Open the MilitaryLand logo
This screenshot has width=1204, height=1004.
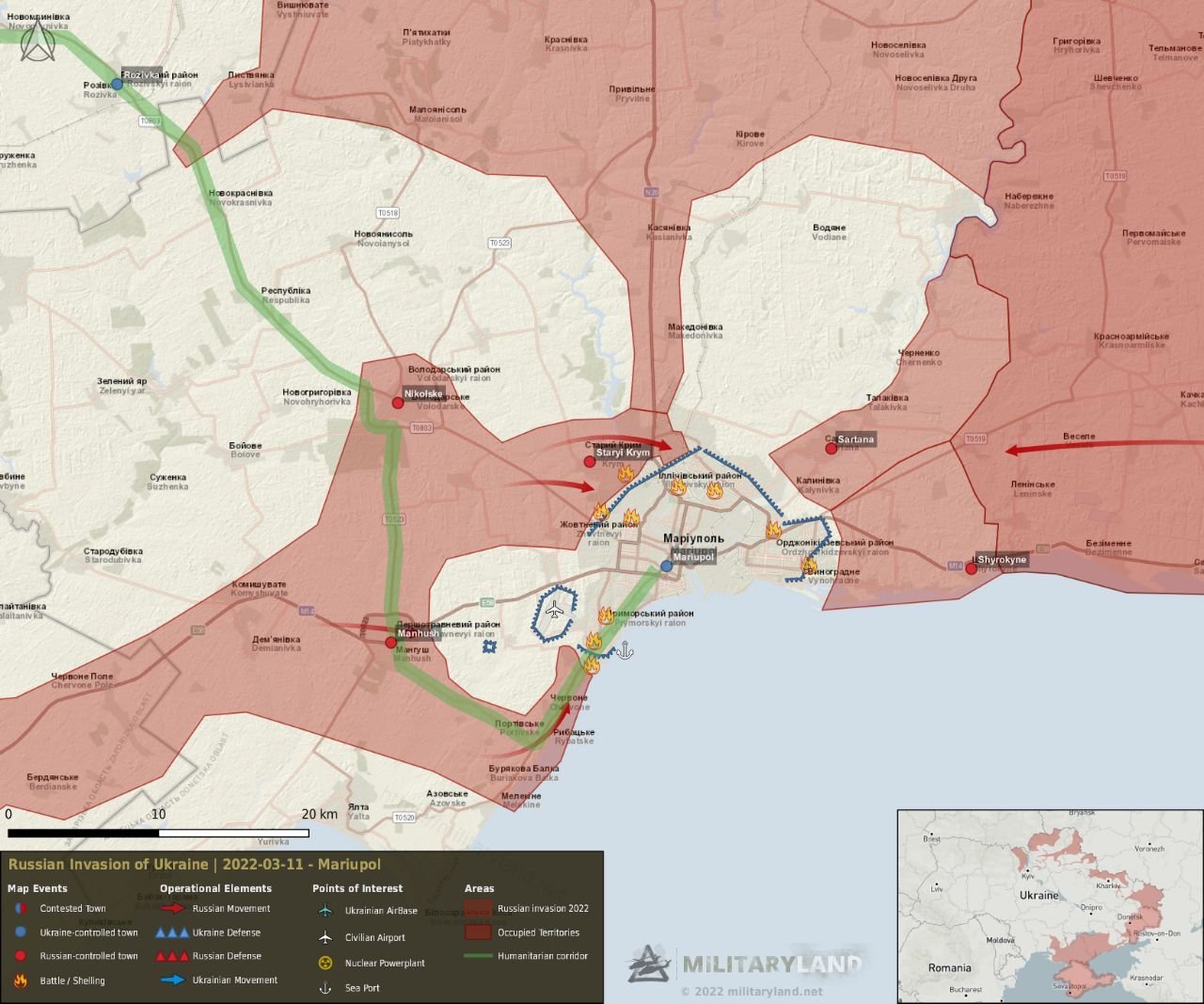click(x=745, y=964)
